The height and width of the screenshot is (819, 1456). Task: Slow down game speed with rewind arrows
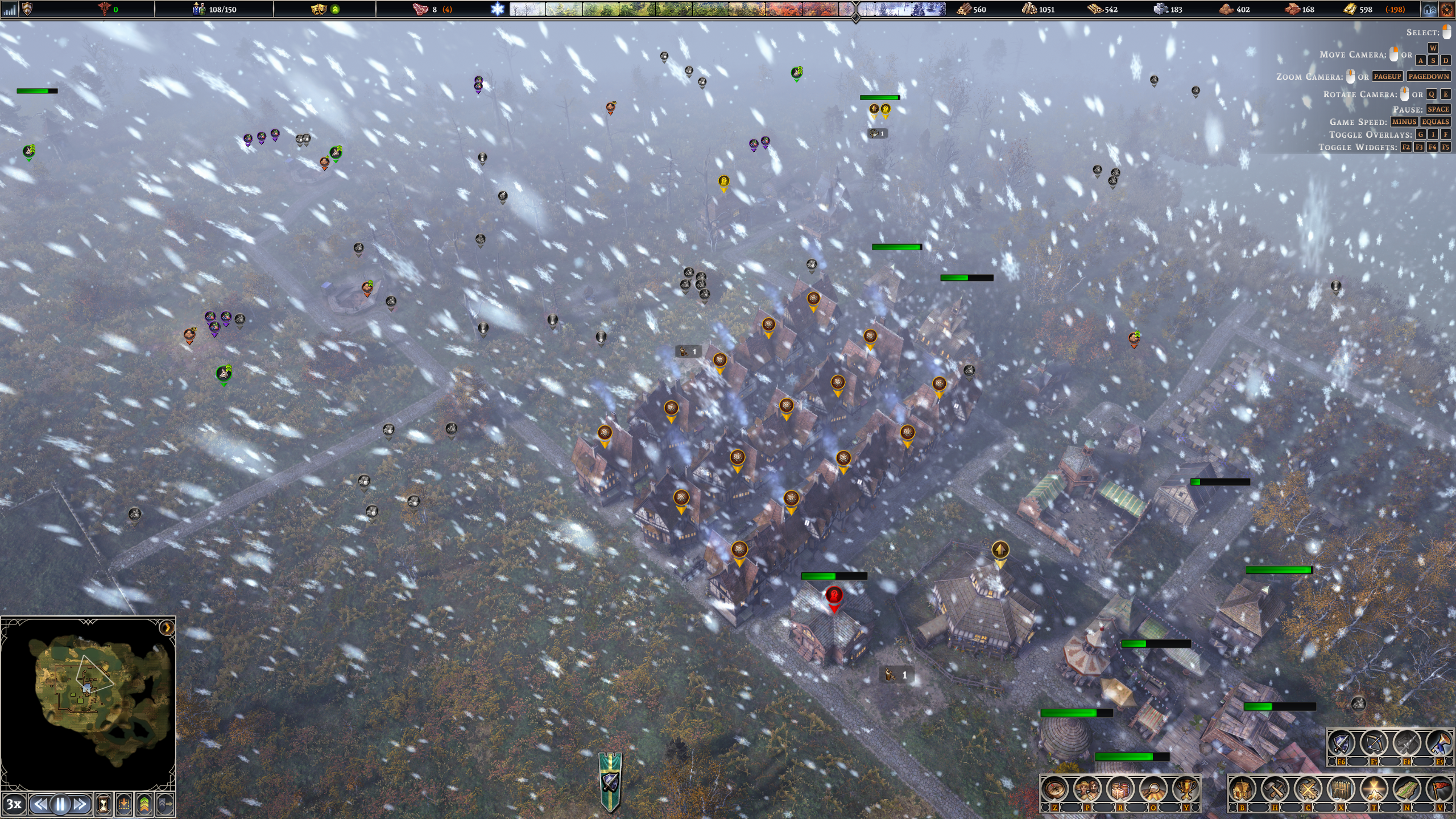pyautogui.click(x=40, y=804)
